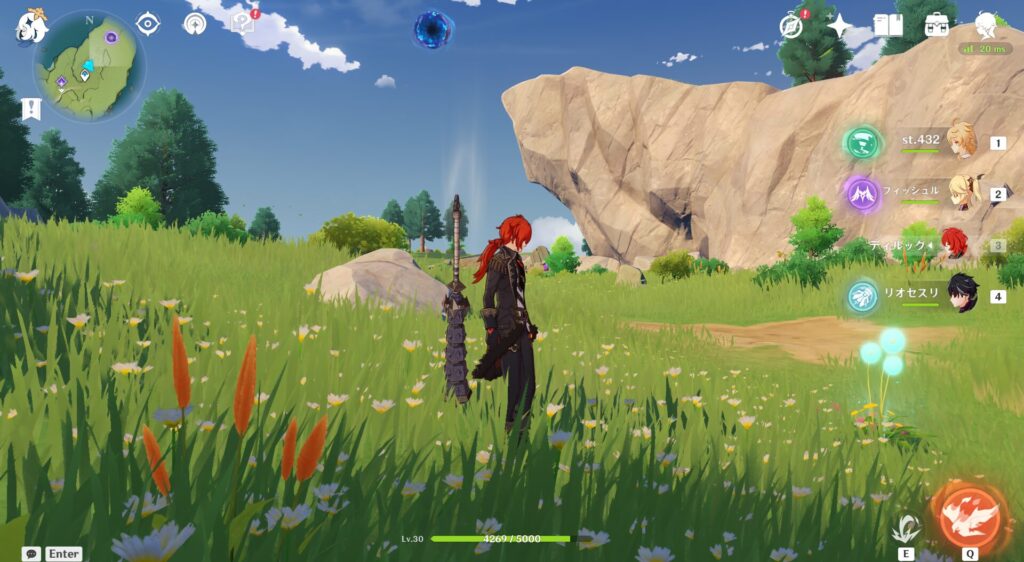Screen dimensions: 1024x562
Task: Trigger st.432's green elemental burst icon
Action: [x=860, y=142]
